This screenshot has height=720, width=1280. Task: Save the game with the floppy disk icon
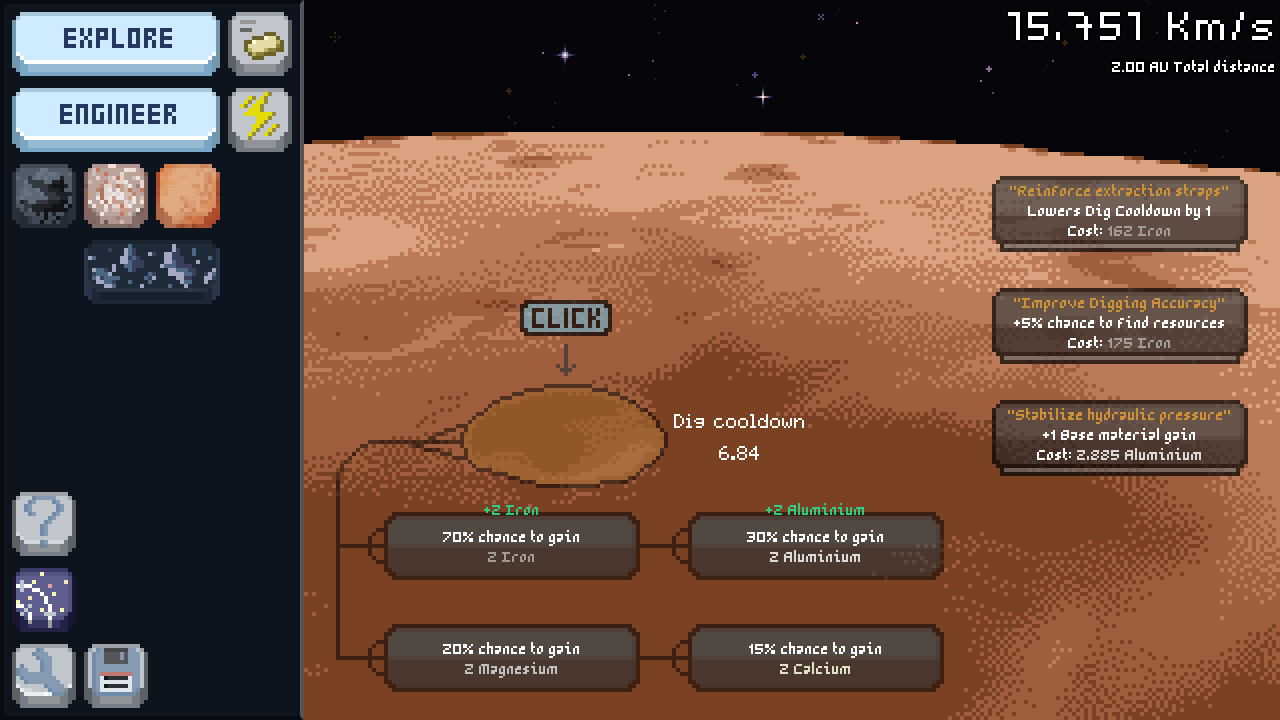115,674
